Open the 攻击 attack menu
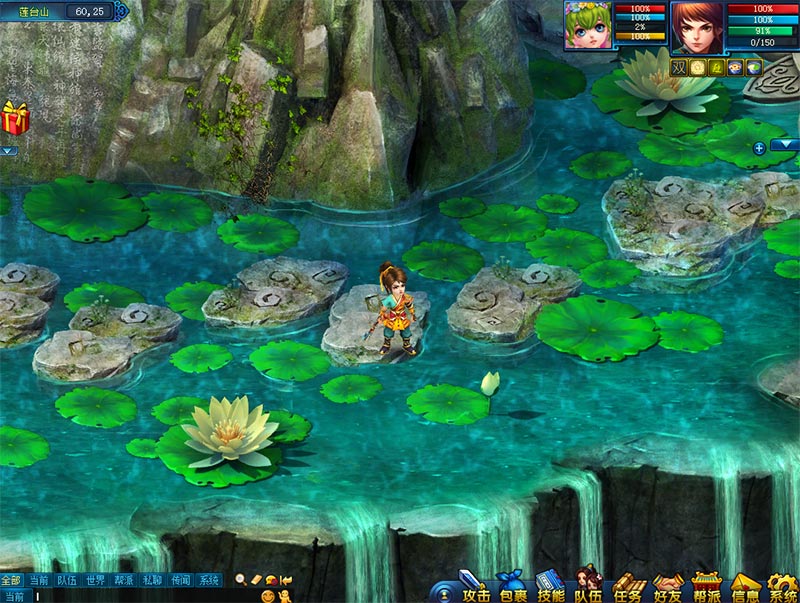This screenshot has height=603, width=800. (x=472, y=586)
